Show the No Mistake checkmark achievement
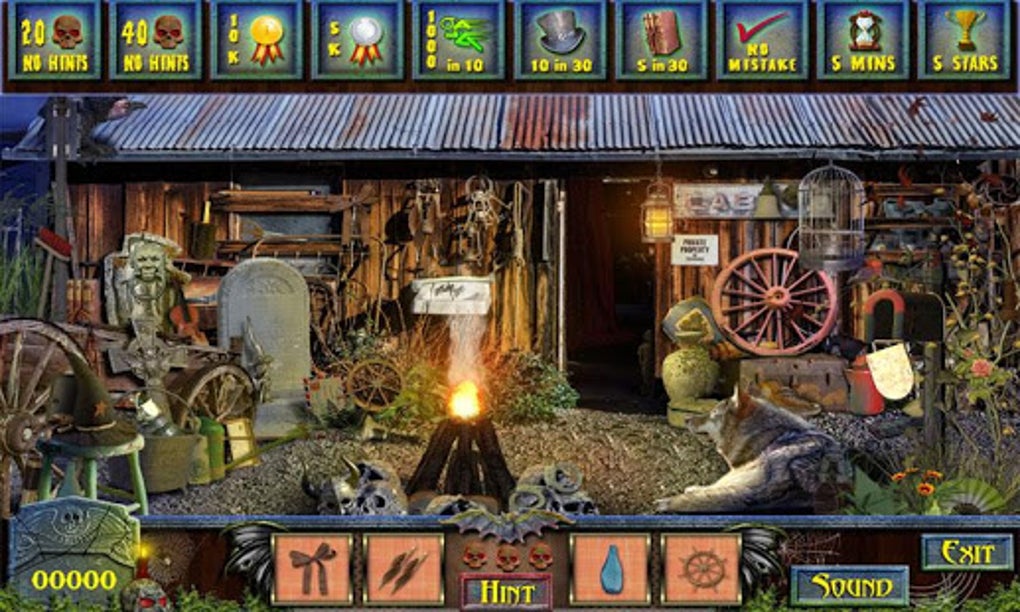This screenshot has height=612, width=1020. [762, 40]
